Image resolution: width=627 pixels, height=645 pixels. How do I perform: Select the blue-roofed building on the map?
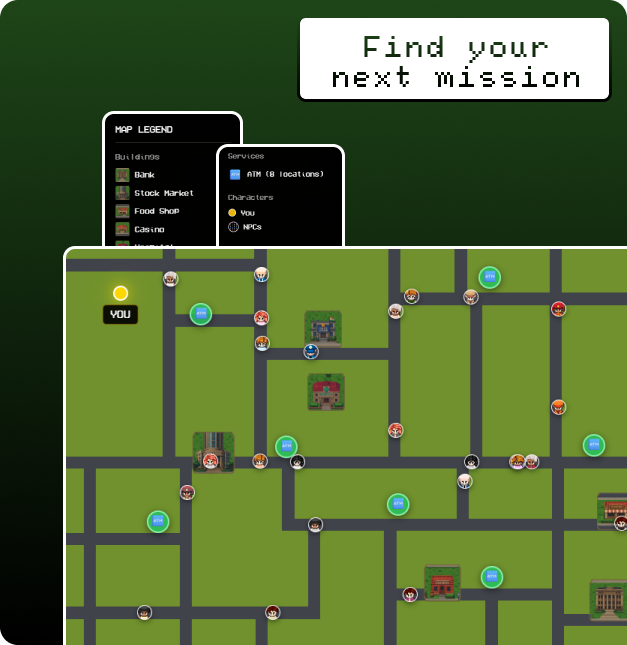(323, 328)
